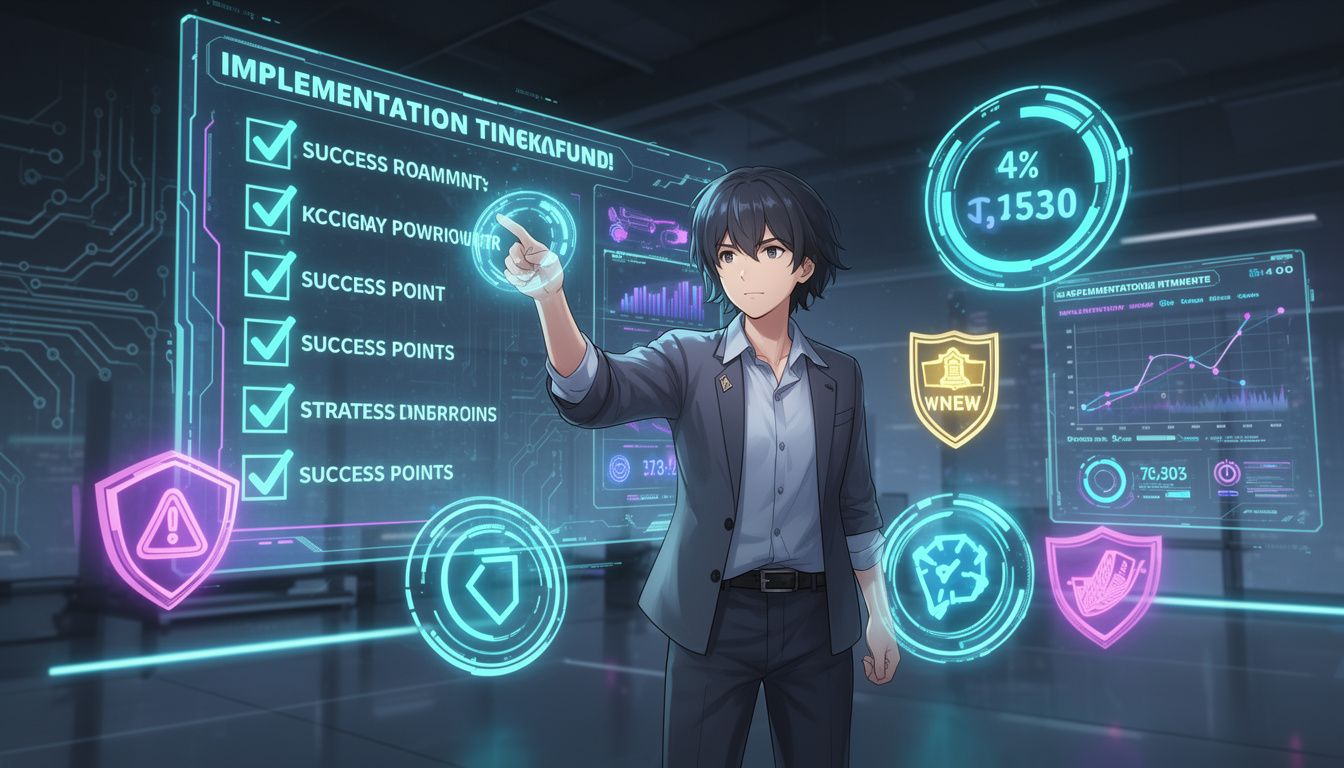Select the pink warning triangle shield icon
The image size is (1344, 768).
tap(165, 525)
